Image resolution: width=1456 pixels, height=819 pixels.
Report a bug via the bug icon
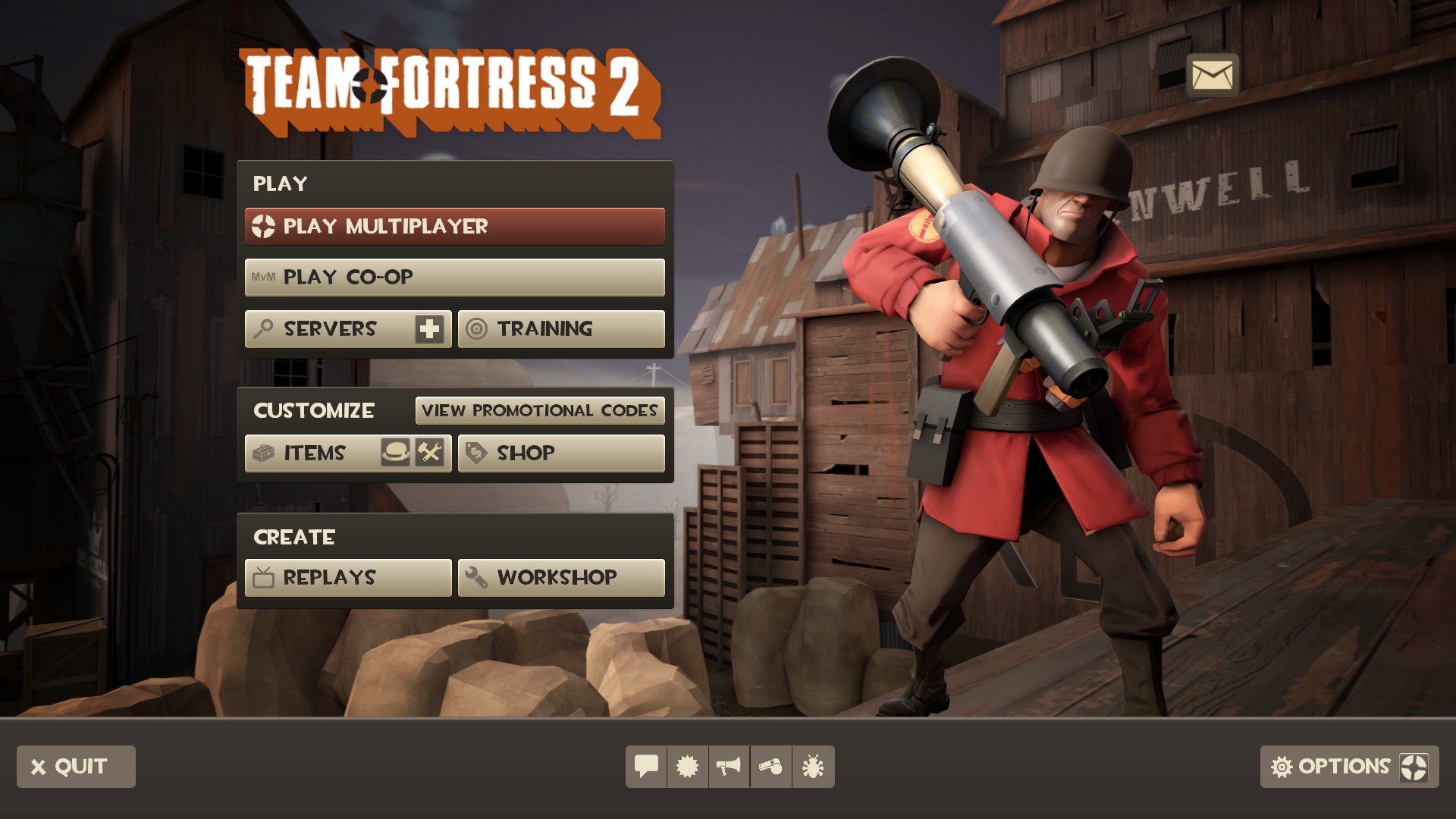[813, 767]
